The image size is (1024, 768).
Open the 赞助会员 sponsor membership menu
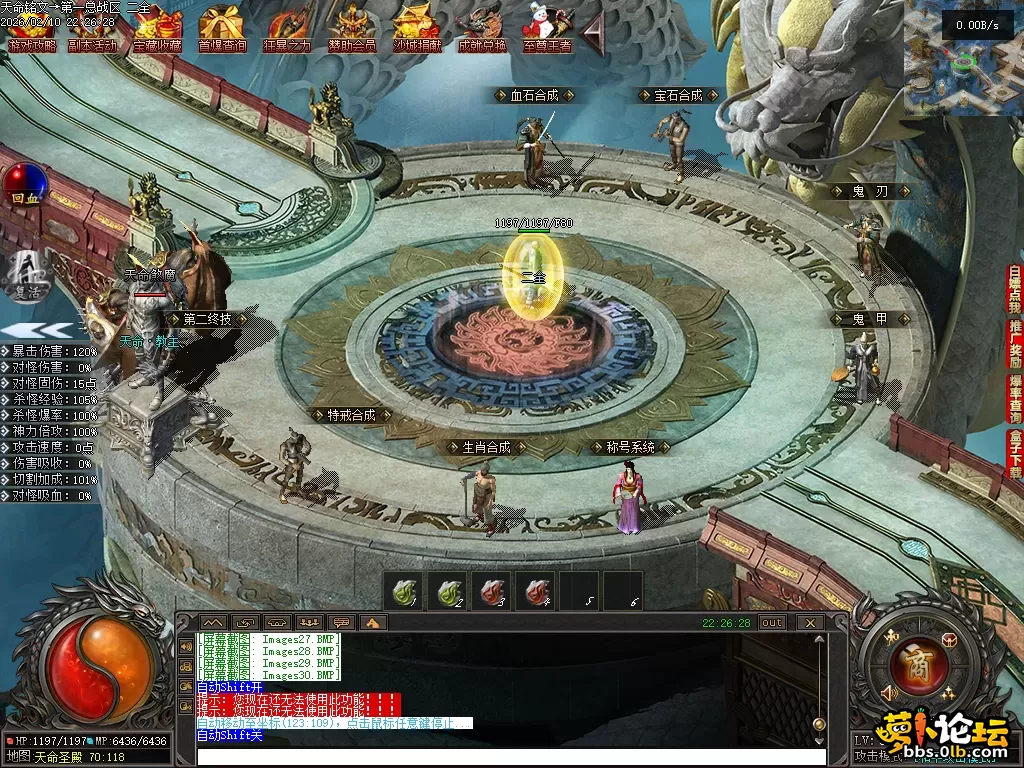pyautogui.click(x=352, y=30)
